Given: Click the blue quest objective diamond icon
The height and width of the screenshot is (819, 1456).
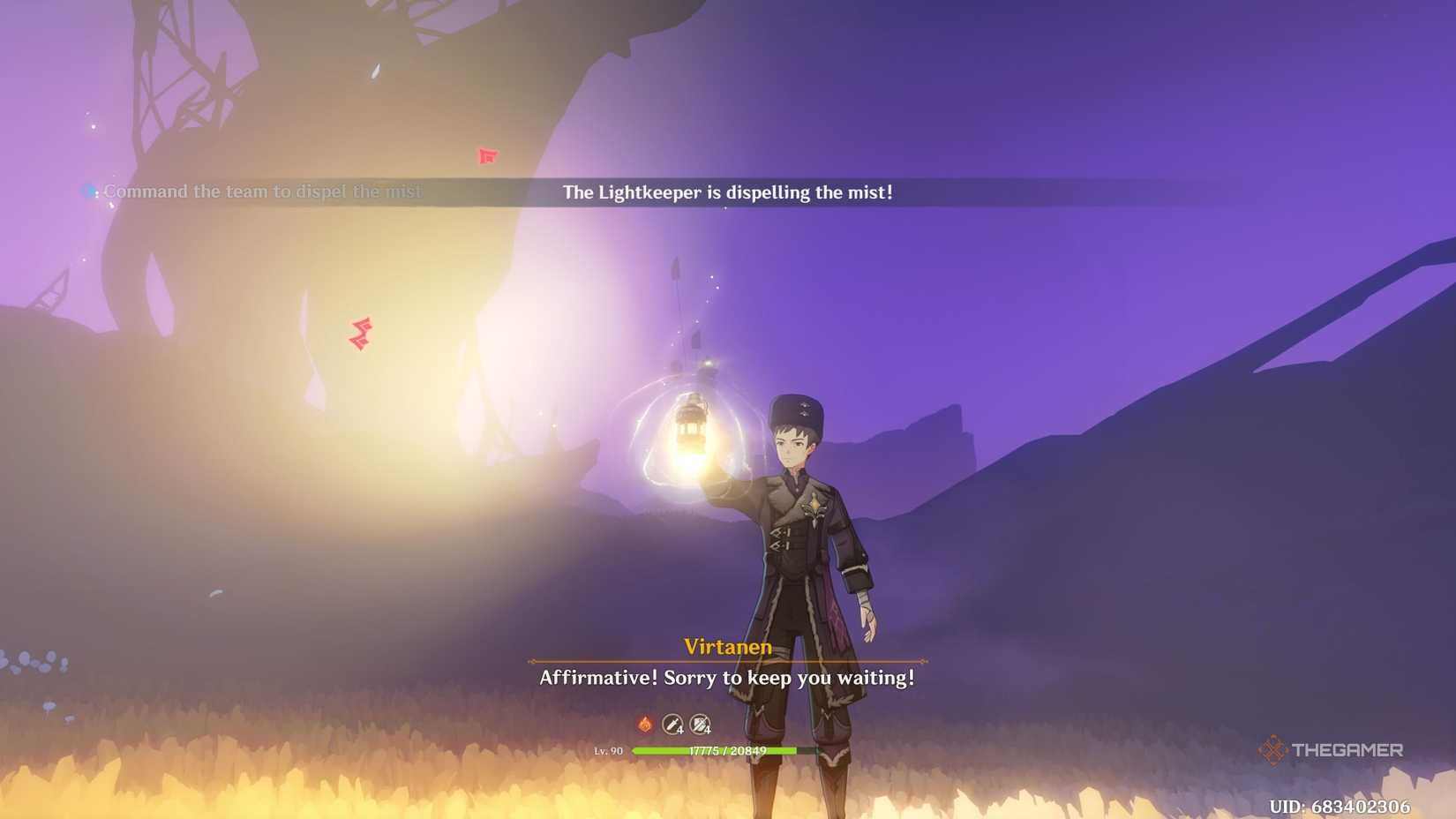Looking at the screenshot, I should 87,191.
